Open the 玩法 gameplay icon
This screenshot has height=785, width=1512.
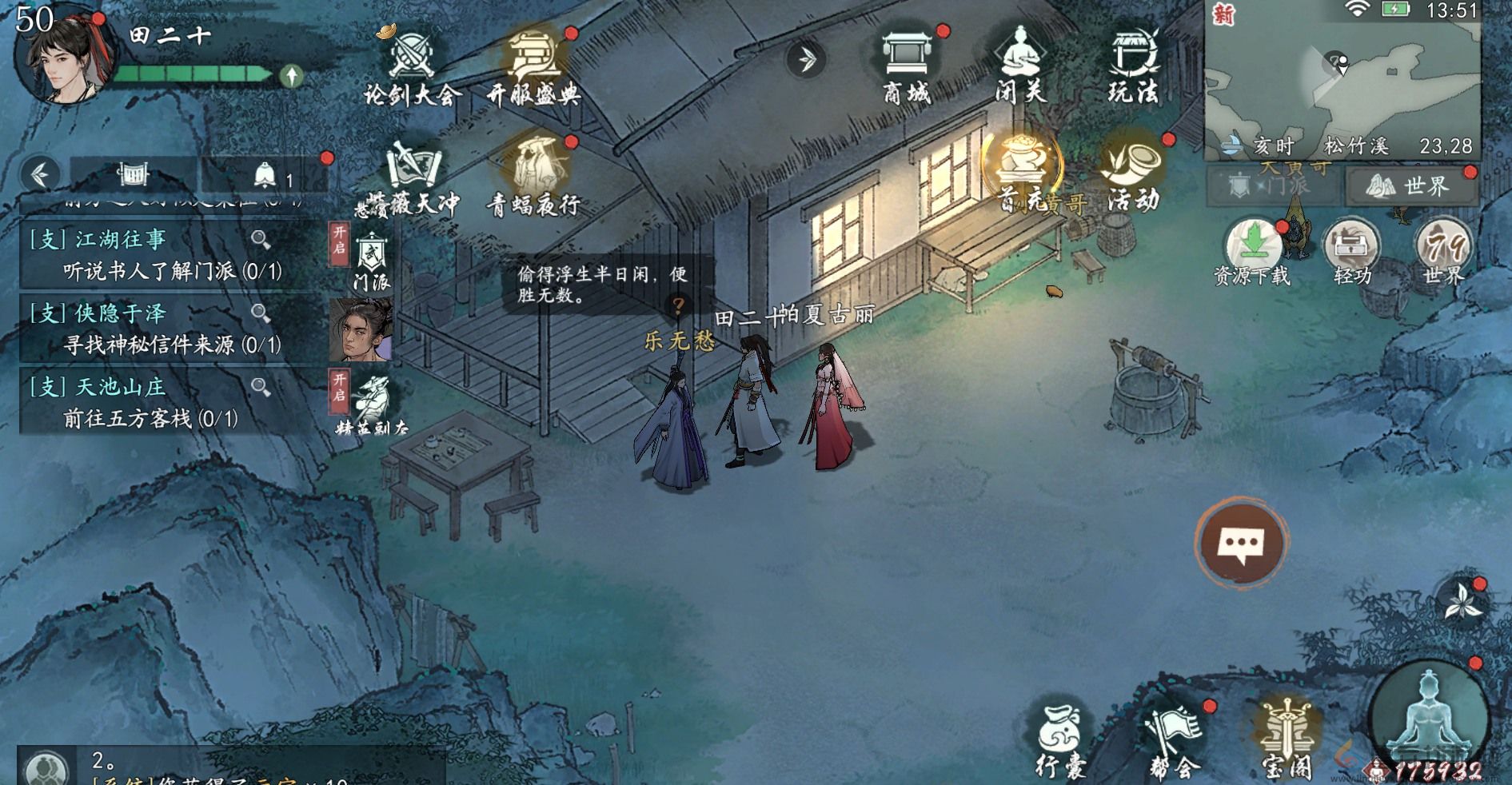(1135, 56)
